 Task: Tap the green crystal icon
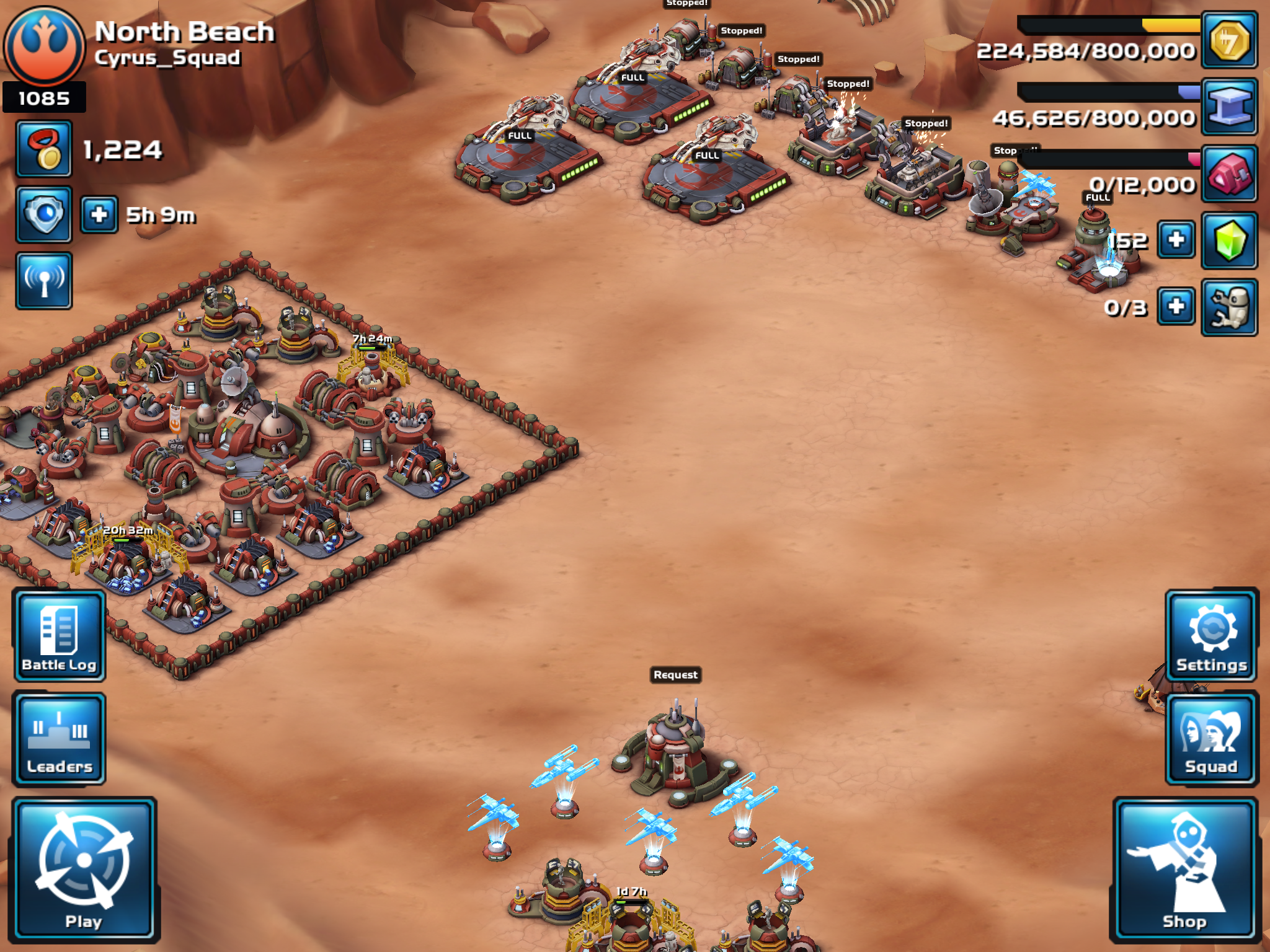tap(1229, 240)
